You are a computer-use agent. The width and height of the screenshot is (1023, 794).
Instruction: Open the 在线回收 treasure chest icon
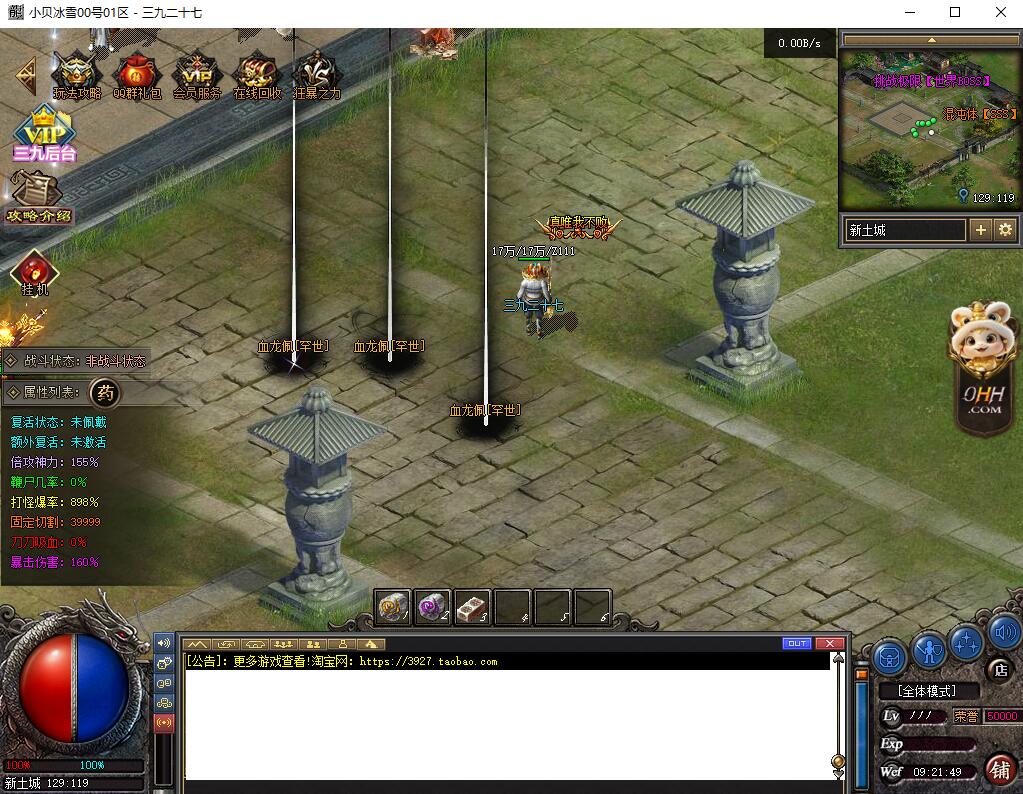pos(257,74)
